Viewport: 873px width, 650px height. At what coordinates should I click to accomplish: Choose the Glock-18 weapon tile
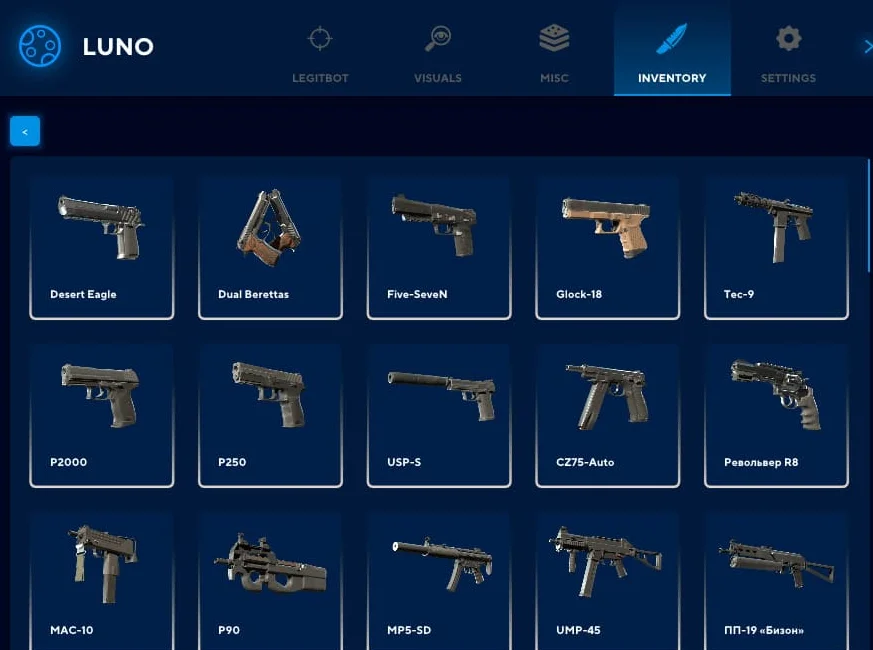coord(608,247)
